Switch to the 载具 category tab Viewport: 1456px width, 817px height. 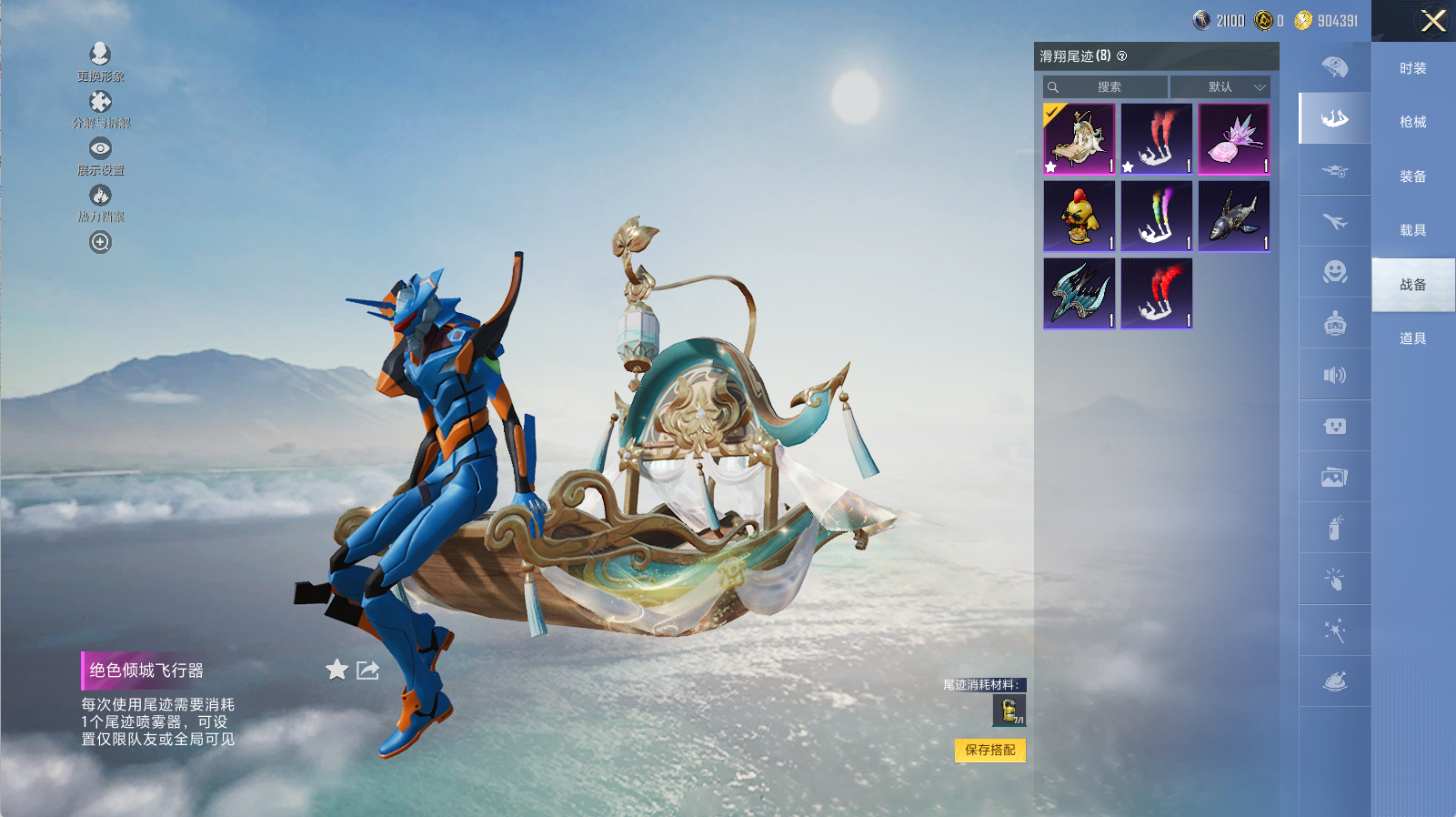(1412, 230)
